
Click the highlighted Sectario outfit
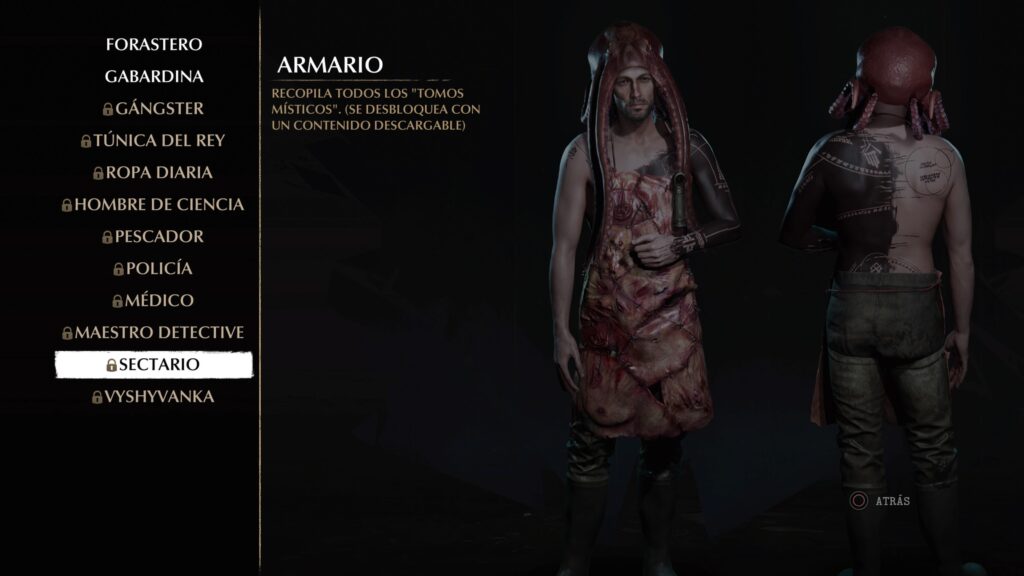coord(154,365)
